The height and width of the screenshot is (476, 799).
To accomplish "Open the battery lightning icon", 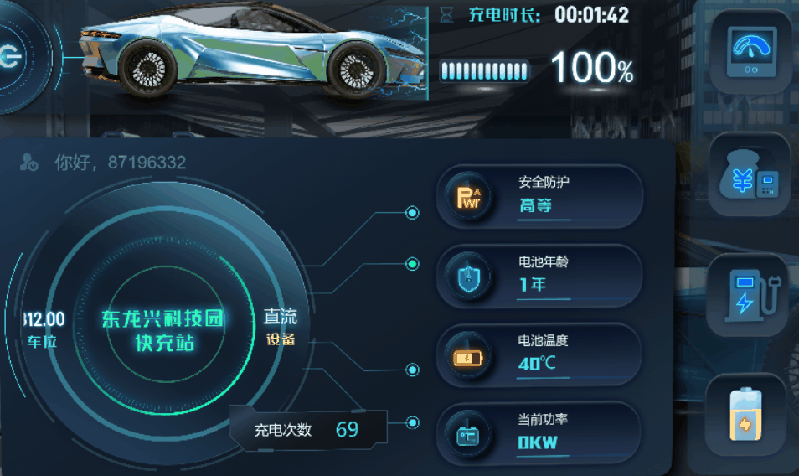I will (745, 415).
